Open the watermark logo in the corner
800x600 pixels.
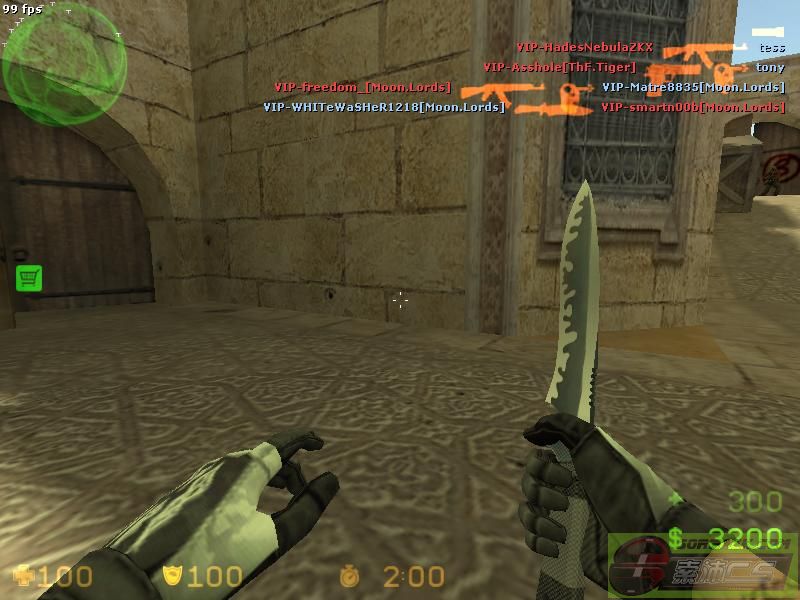pos(703,565)
